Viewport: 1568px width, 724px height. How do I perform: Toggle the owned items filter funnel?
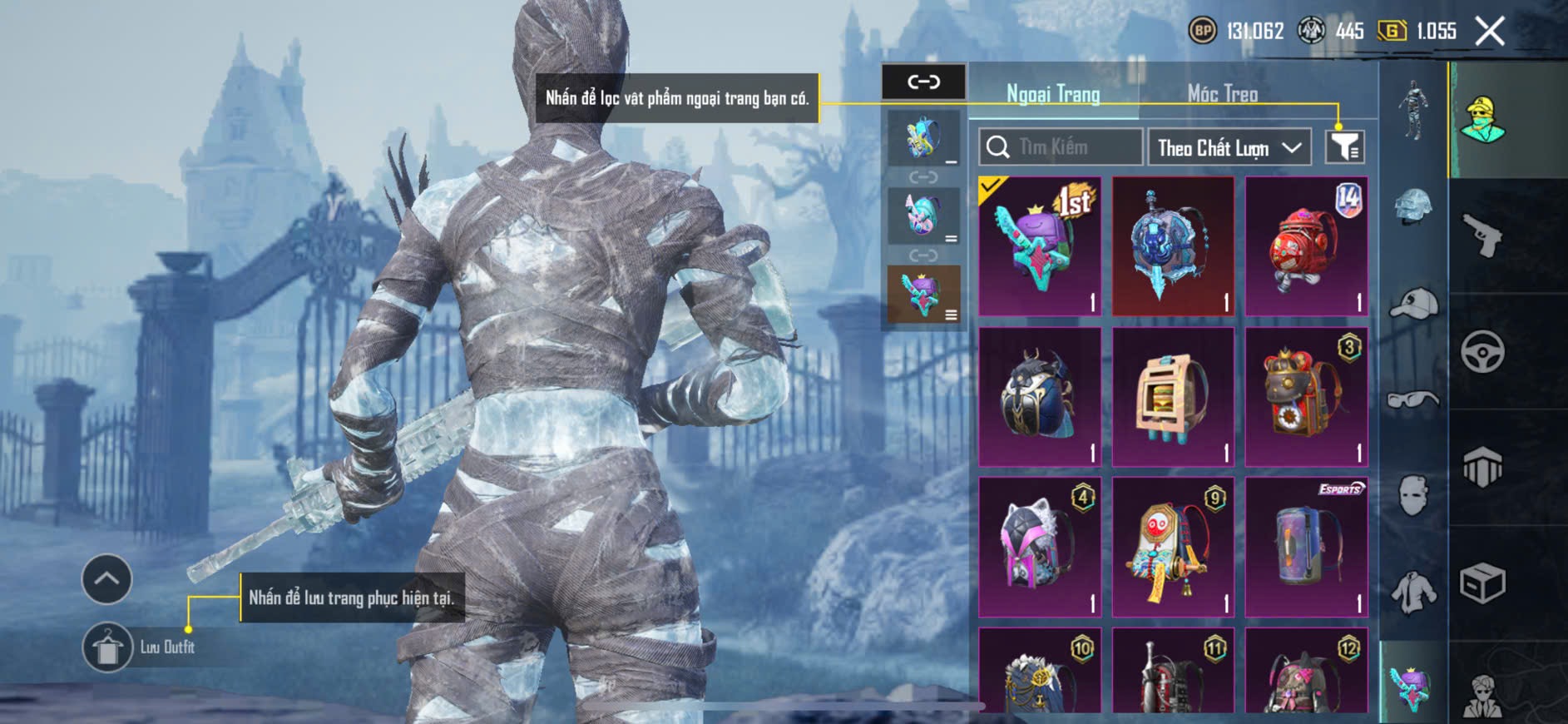pyautogui.click(x=1344, y=147)
